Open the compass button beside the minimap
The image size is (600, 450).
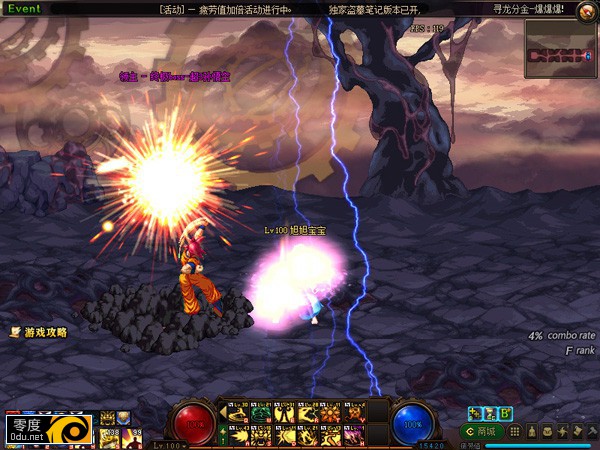pyautogui.click(x=587, y=9)
